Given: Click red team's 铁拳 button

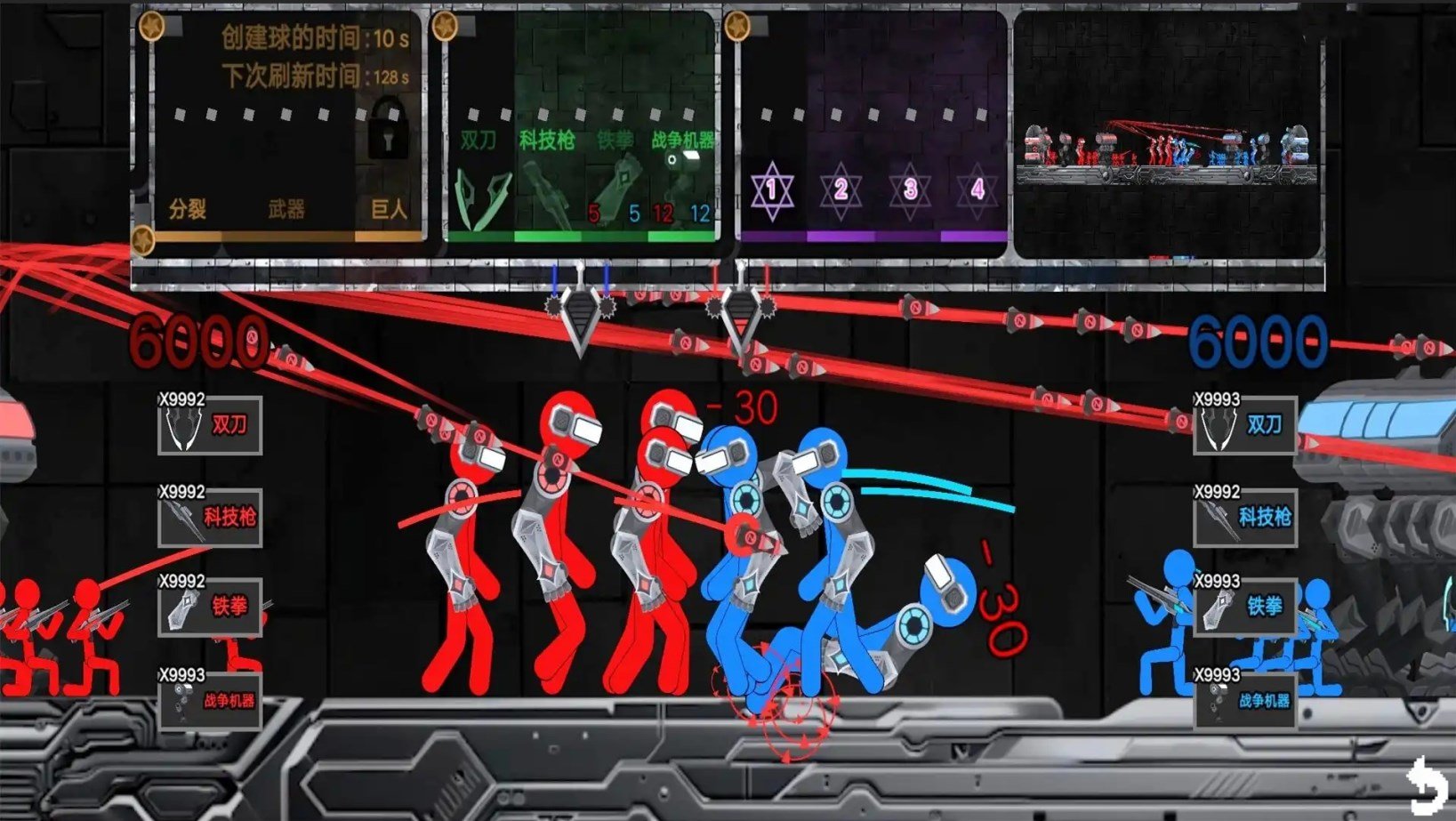Looking at the screenshot, I should click(210, 608).
